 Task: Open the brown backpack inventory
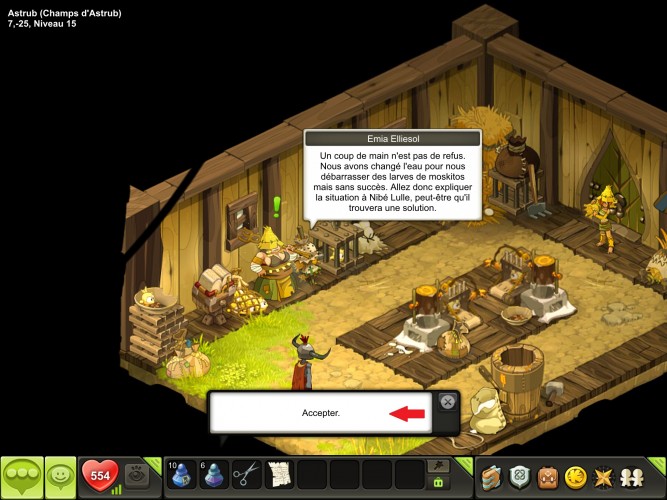click(x=548, y=476)
